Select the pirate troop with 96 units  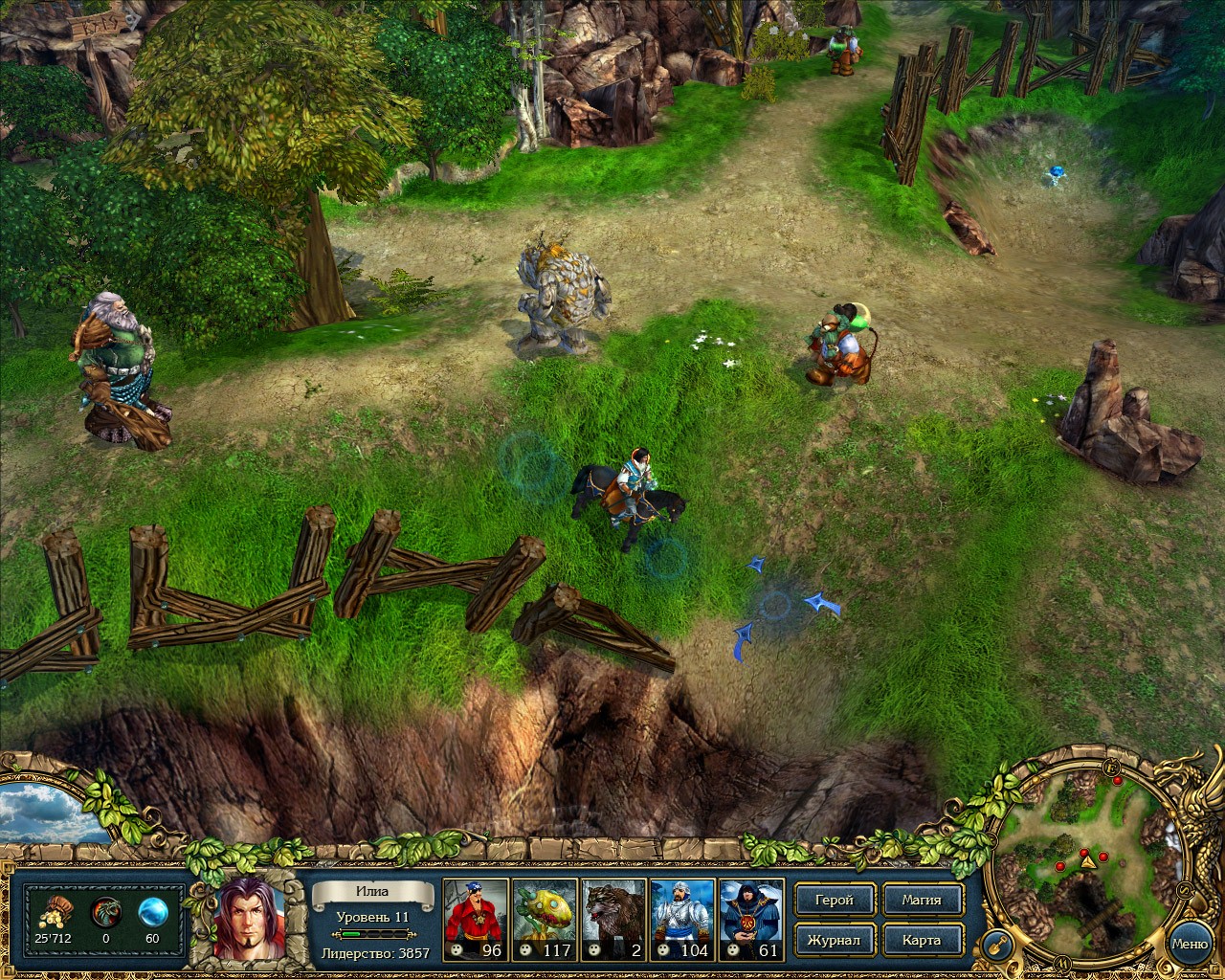click(476, 919)
